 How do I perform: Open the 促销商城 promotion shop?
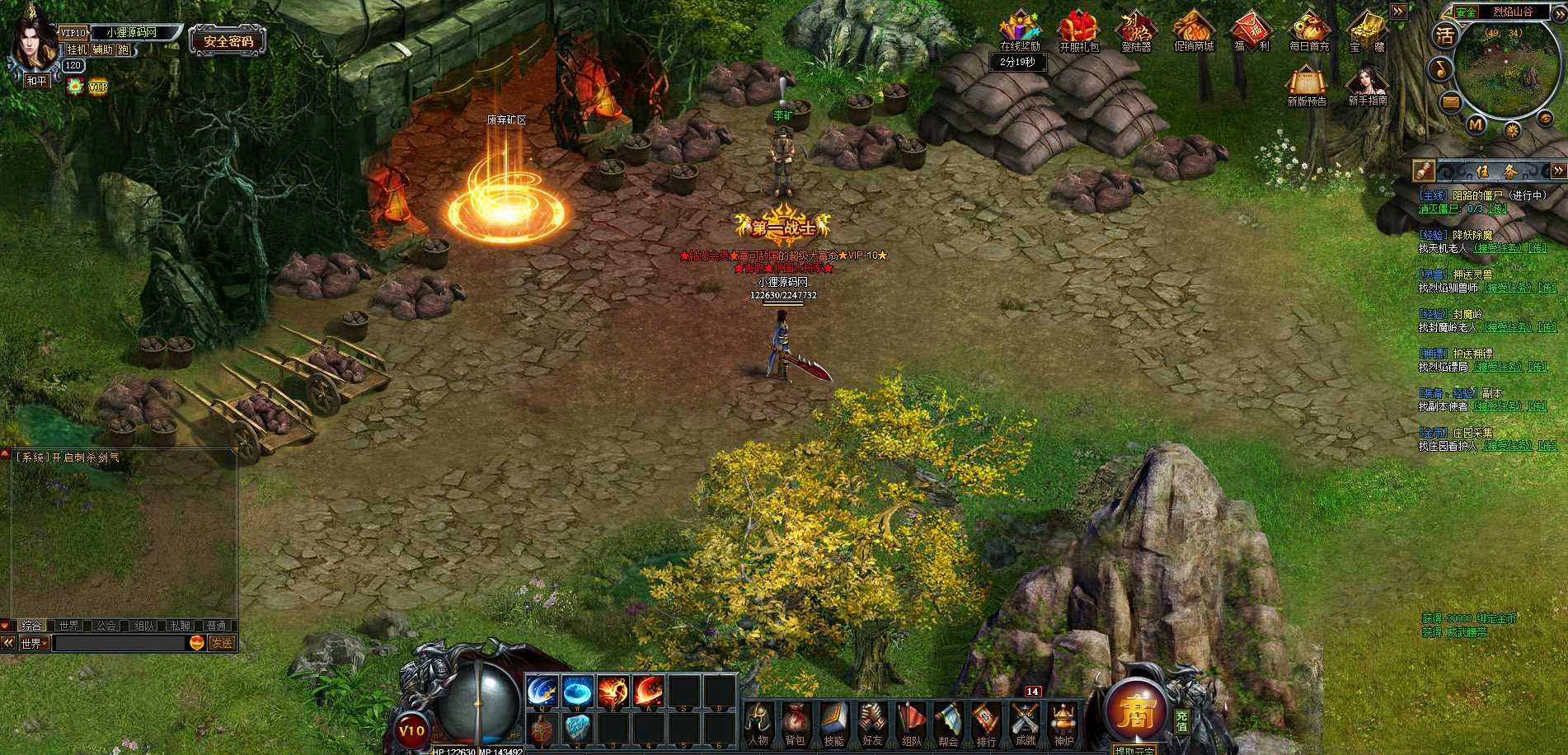point(1193,30)
